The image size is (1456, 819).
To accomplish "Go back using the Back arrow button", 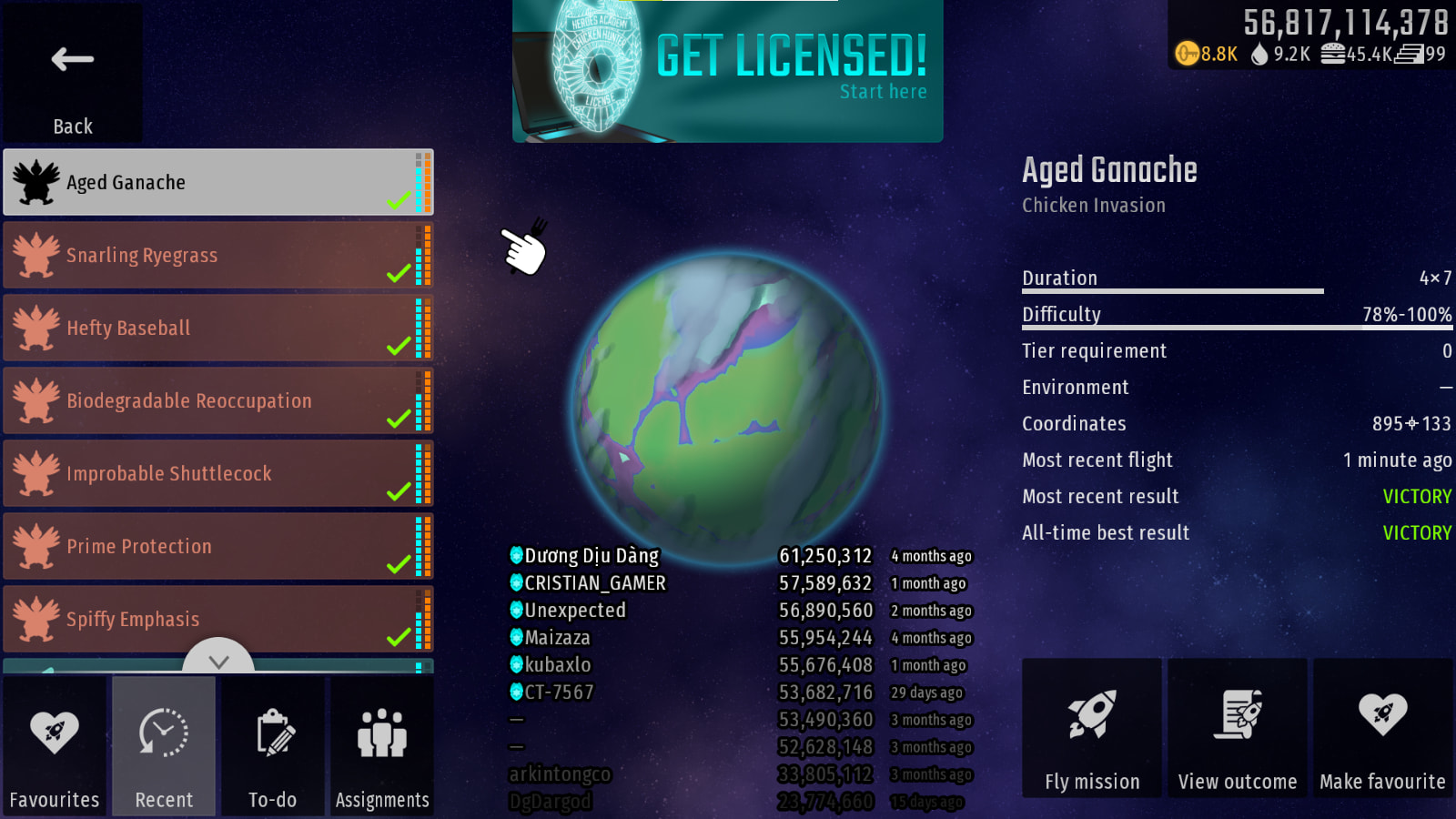I will pos(73,73).
